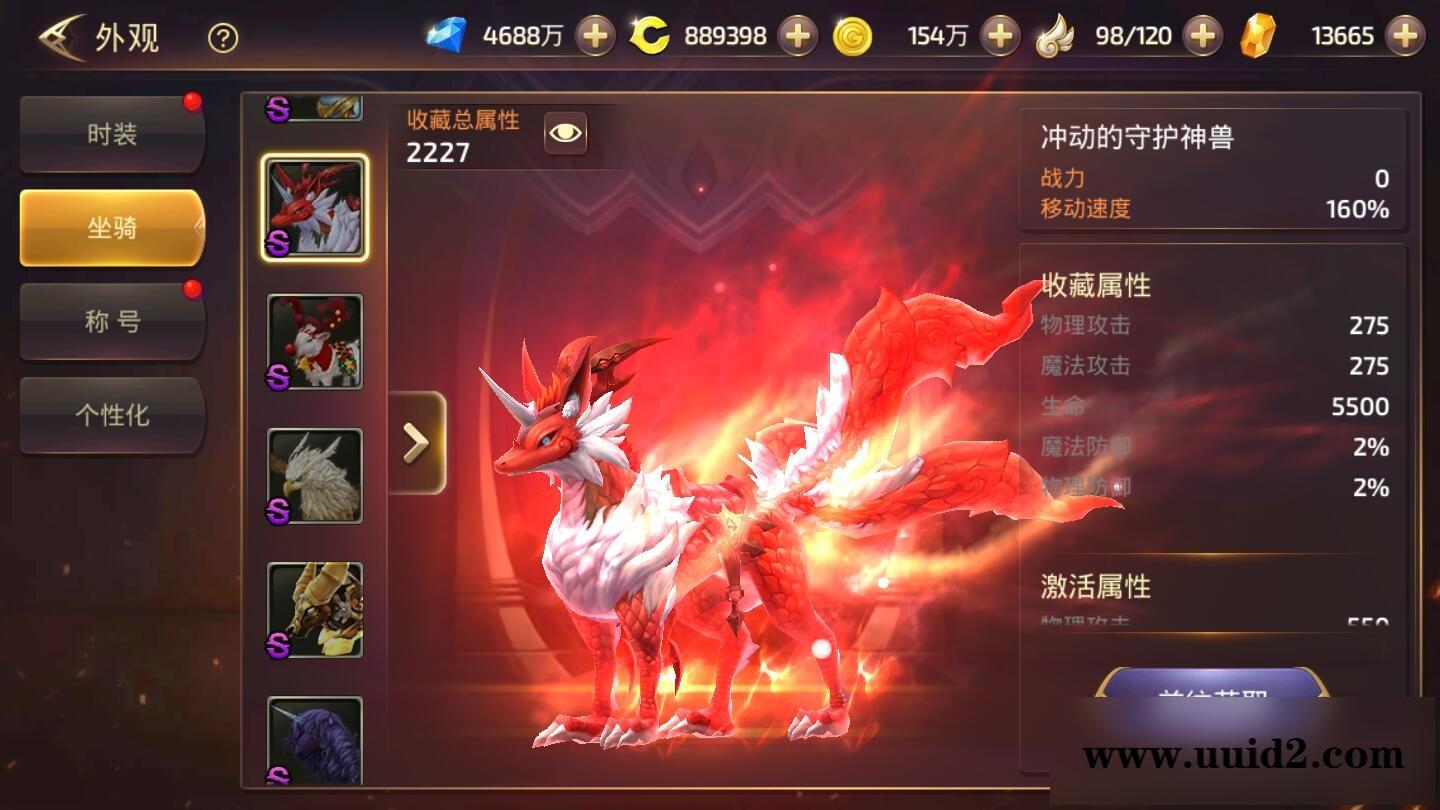This screenshot has height=810, width=1440.
Task: Click the diamond currency icon
Action: 452,33
